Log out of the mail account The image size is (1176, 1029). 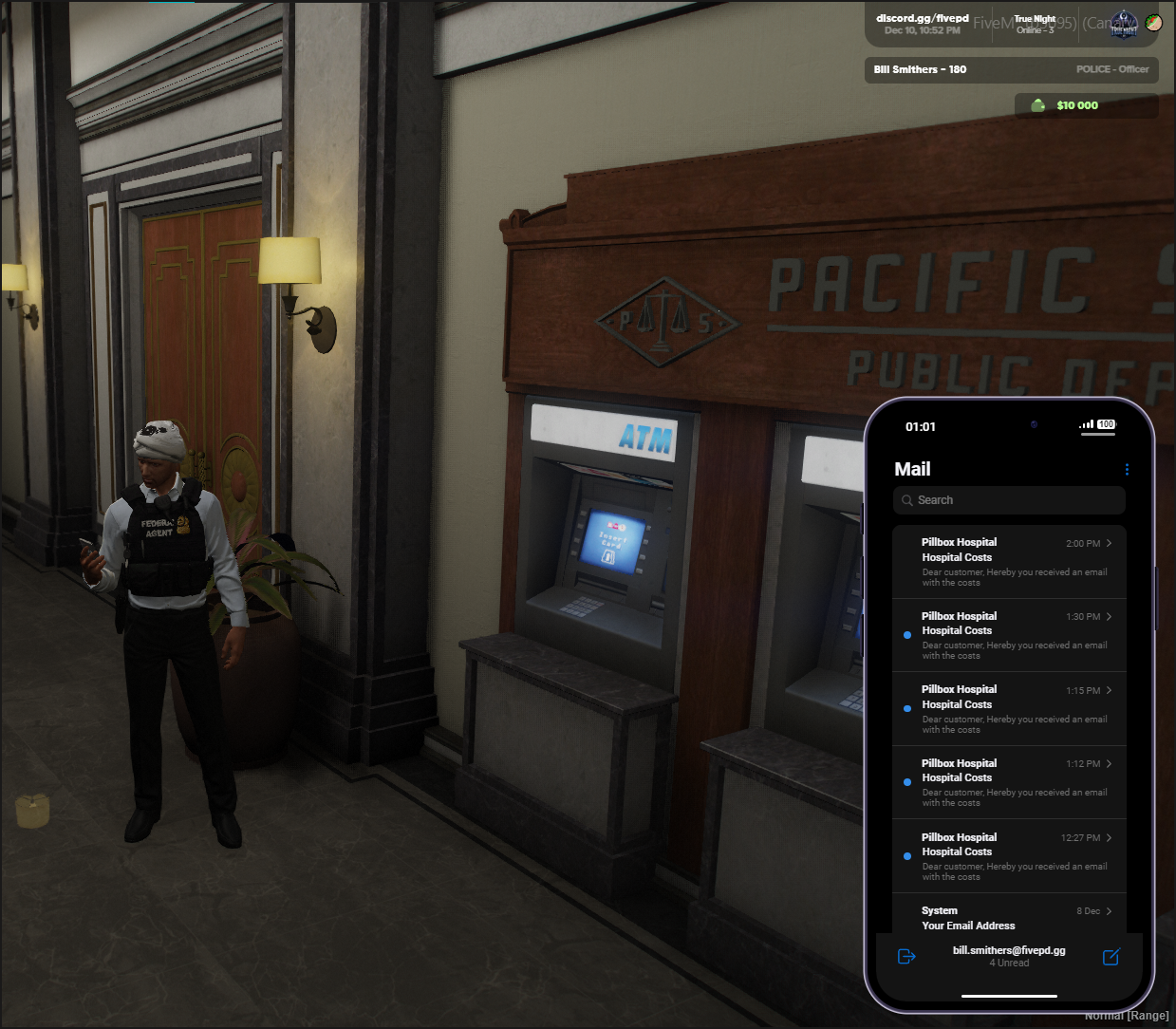tap(906, 957)
